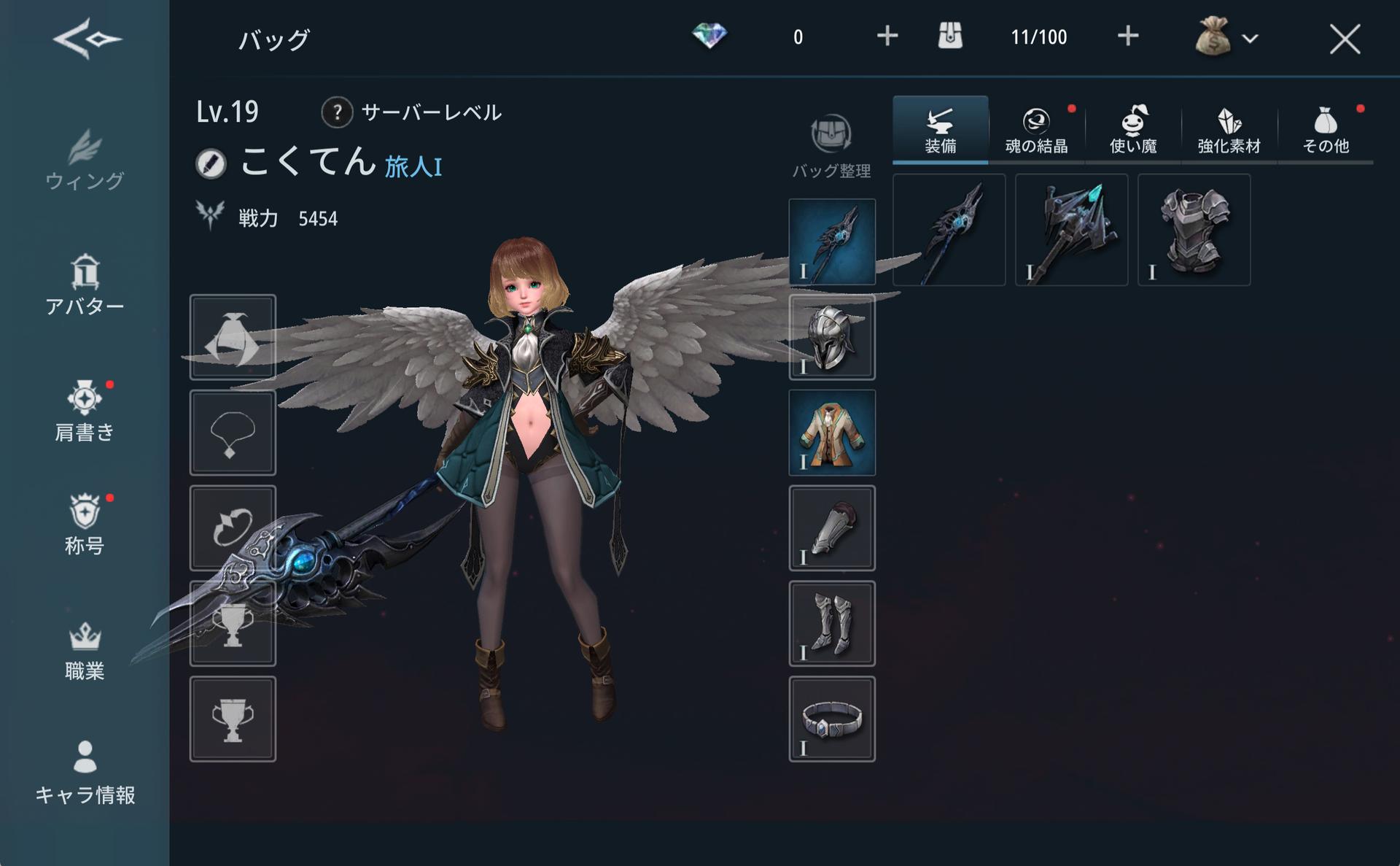
Task: Select the chest armor in the bag
Action: click(1194, 230)
